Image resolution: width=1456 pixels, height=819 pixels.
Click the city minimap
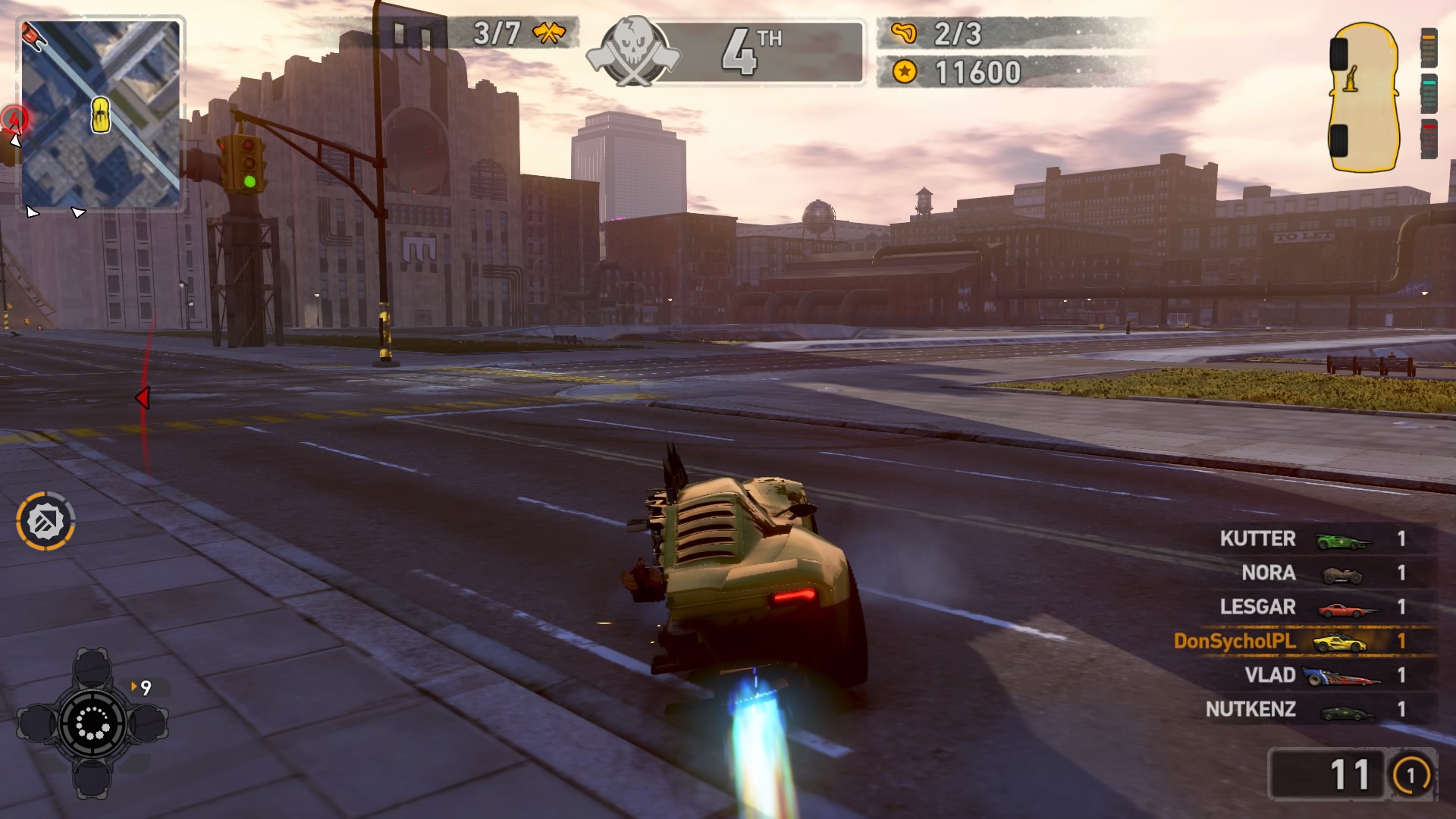101,114
